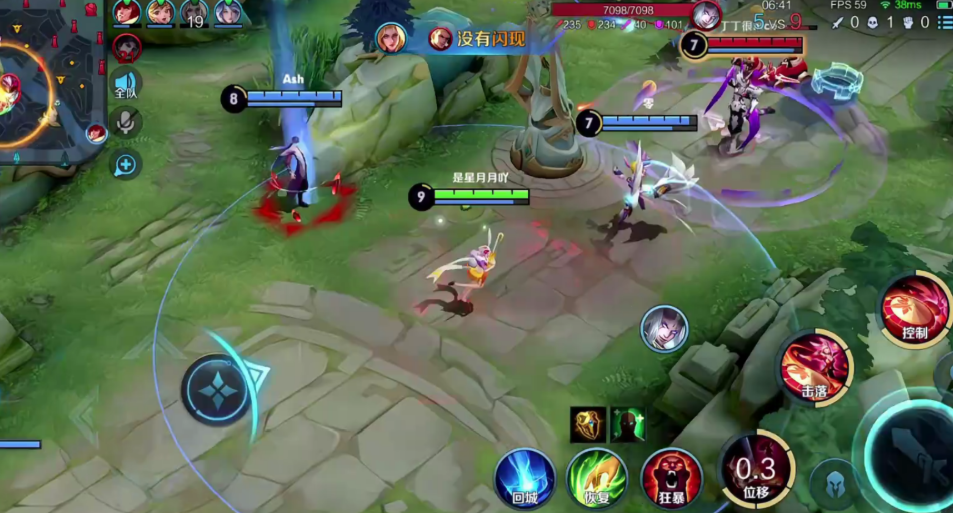953x513 pixels.
Task: Trigger the 狂暴 summoner spell
Action: [671, 476]
